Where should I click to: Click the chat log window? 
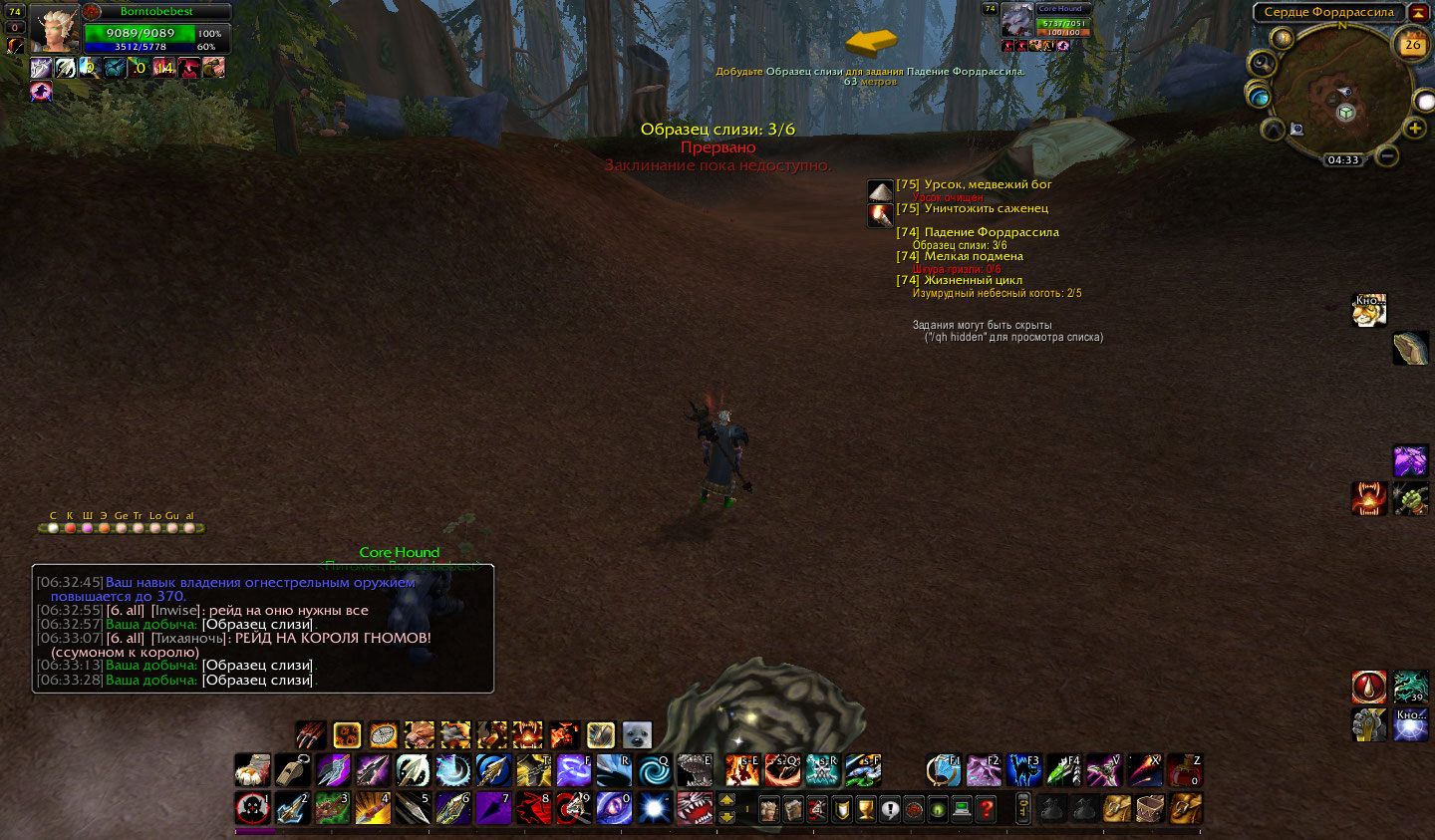[x=263, y=628]
